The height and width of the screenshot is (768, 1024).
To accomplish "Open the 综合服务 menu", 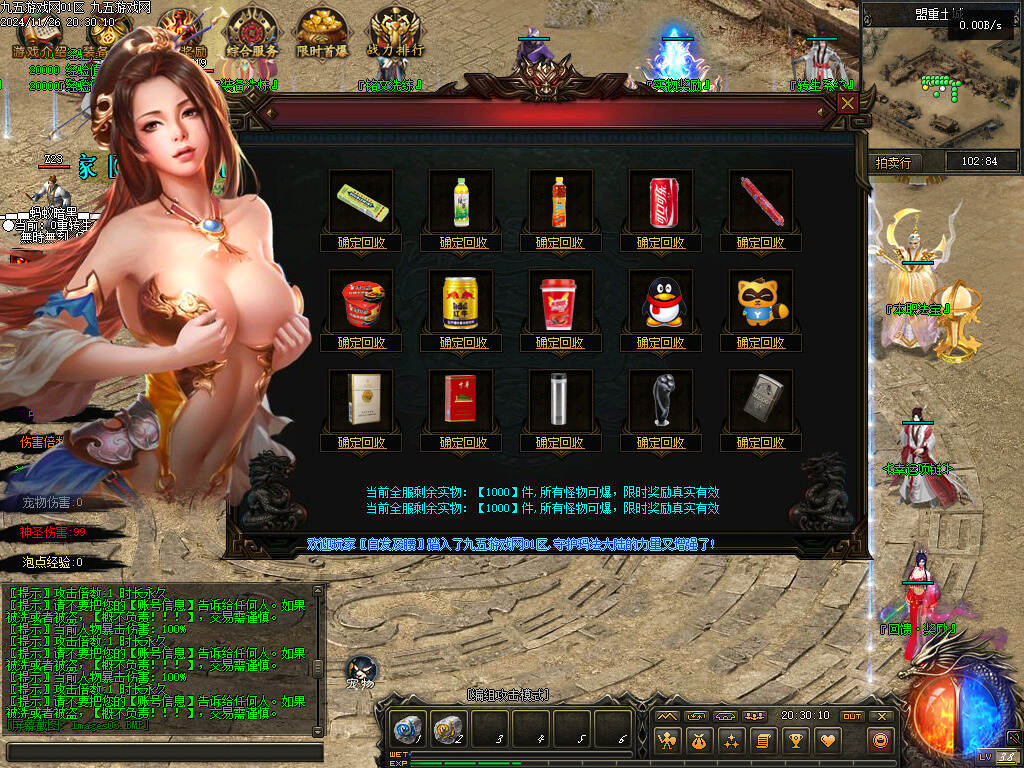I will [251, 32].
